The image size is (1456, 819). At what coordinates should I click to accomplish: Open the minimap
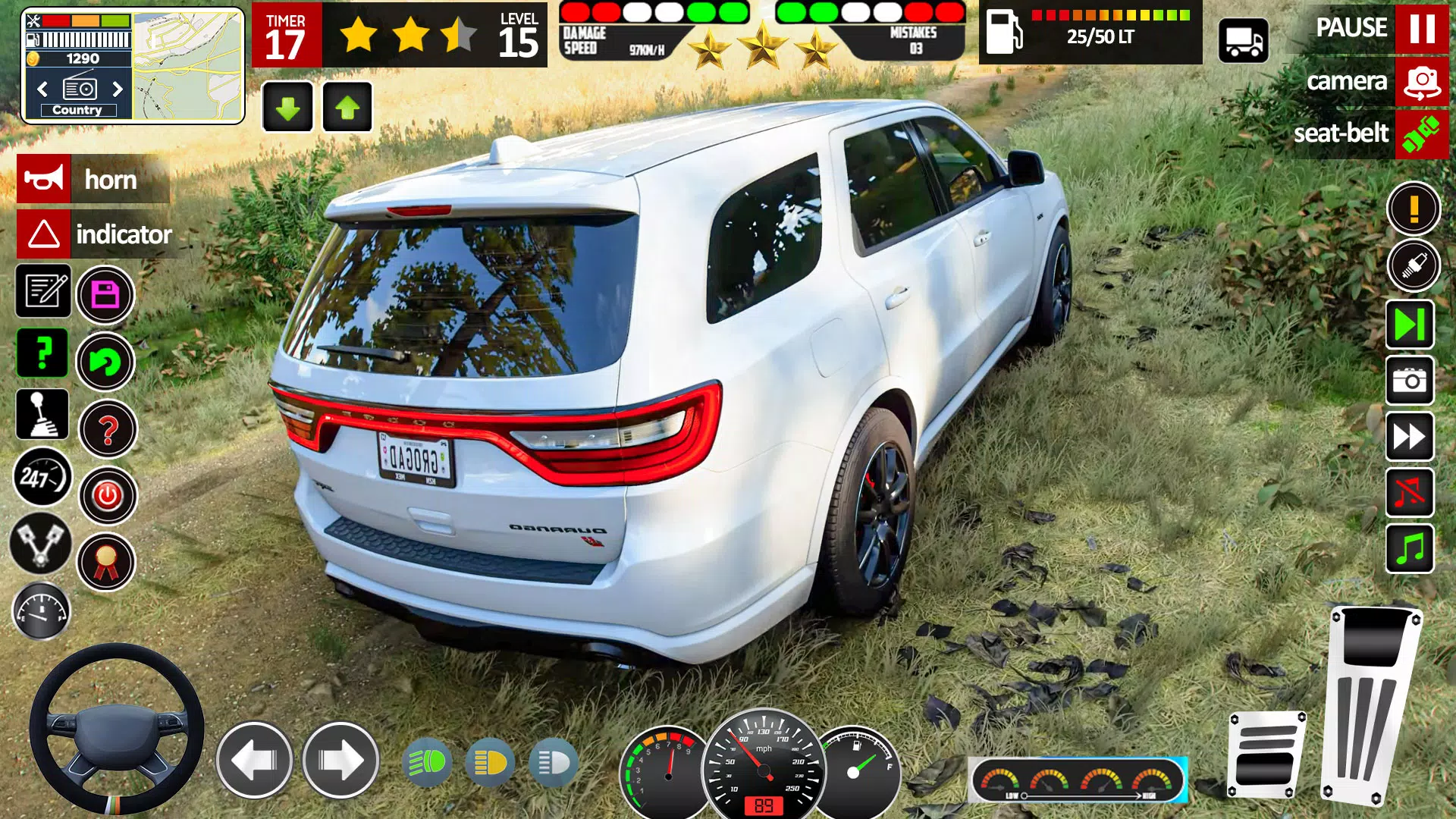click(188, 65)
